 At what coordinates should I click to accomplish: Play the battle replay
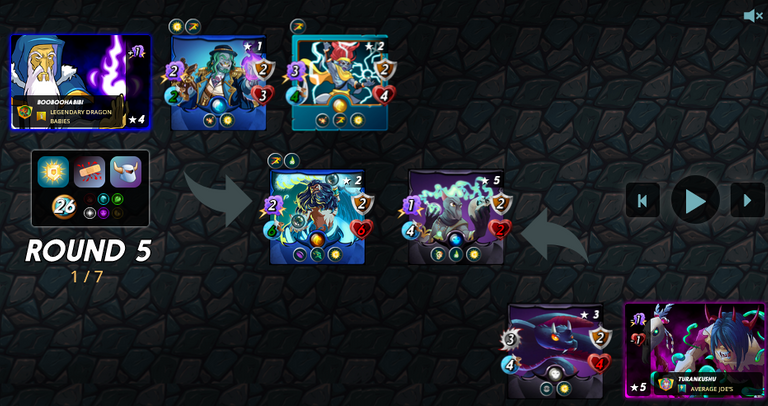coord(695,200)
